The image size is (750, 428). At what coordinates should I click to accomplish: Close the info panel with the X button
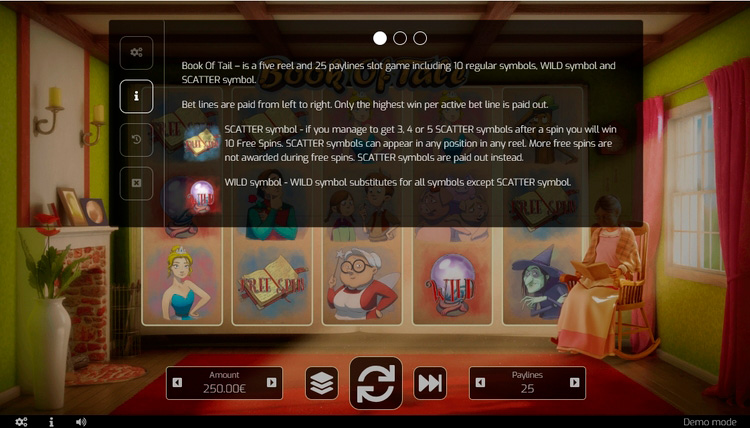136,184
